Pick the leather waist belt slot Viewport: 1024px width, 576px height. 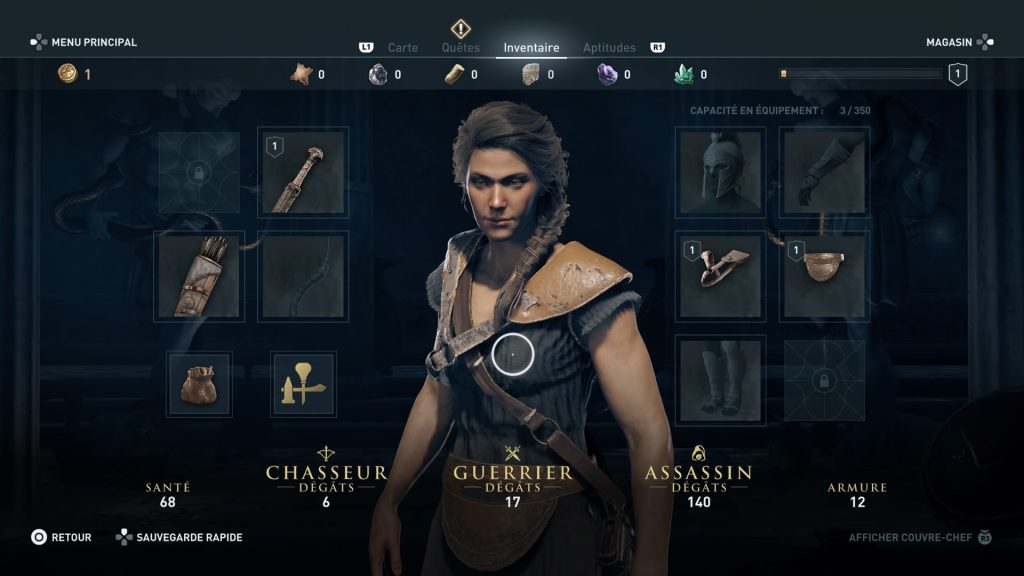[x=825, y=276]
